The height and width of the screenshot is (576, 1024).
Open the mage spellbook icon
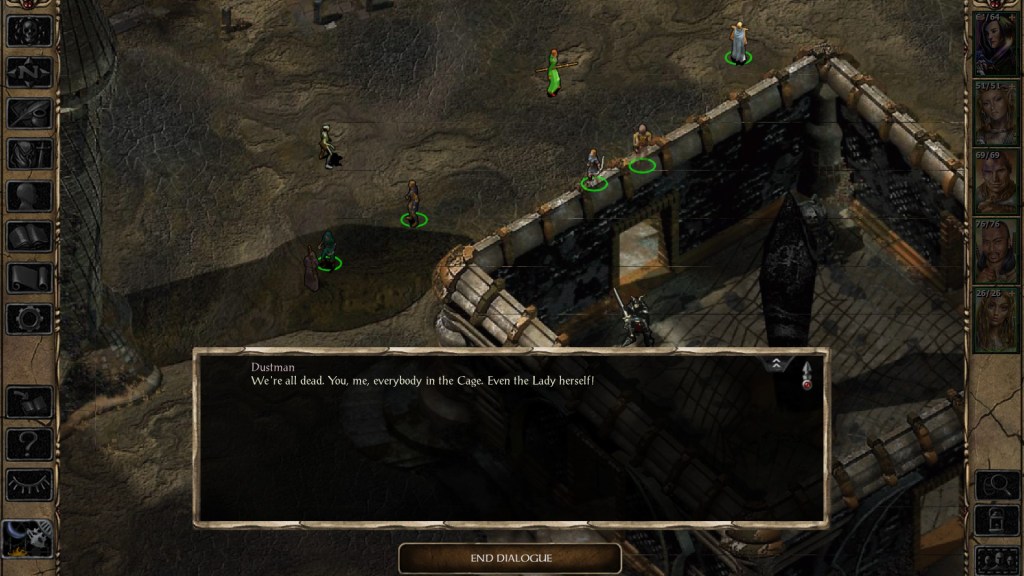[29, 237]
